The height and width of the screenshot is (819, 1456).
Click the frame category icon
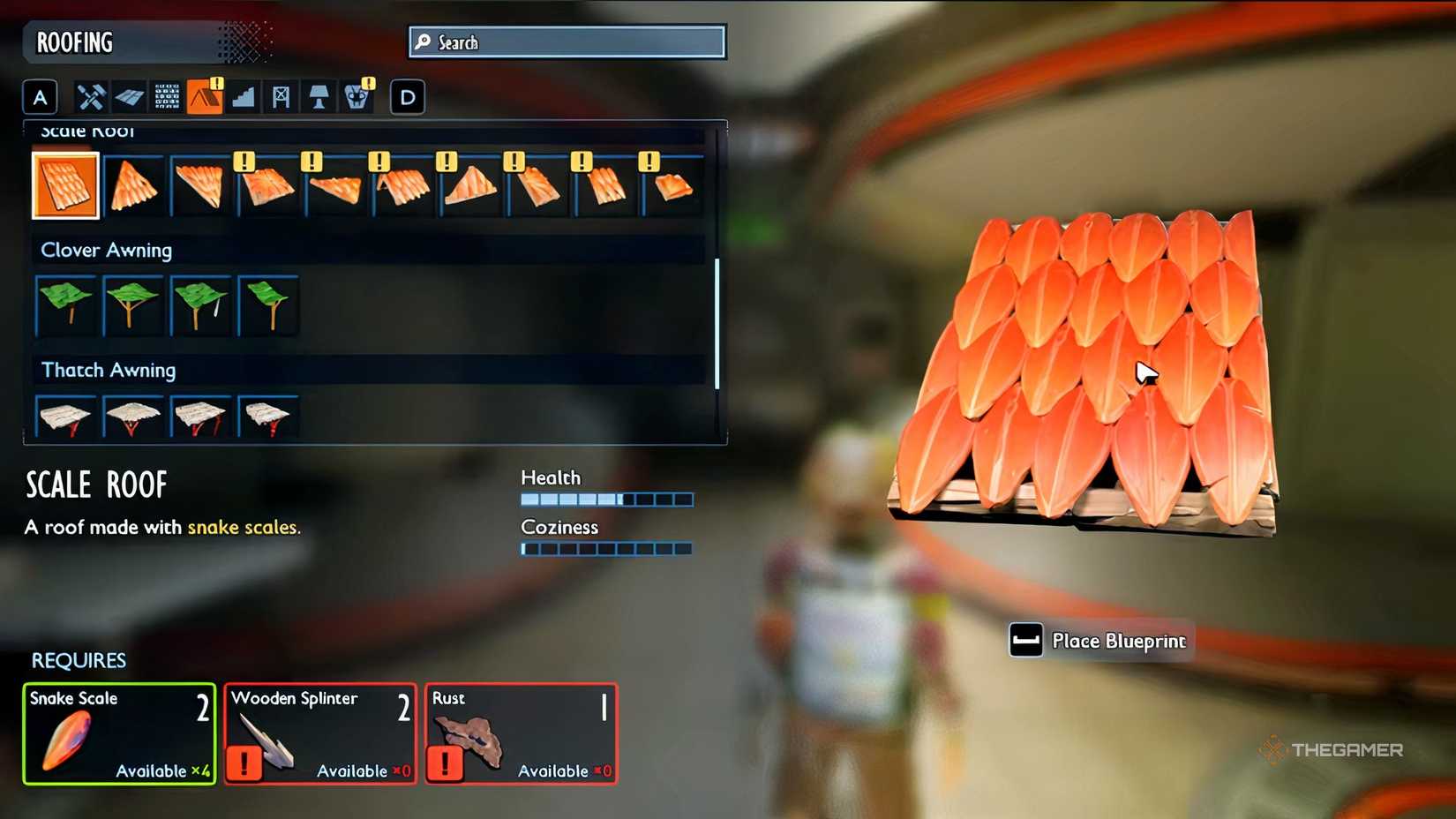281,97
